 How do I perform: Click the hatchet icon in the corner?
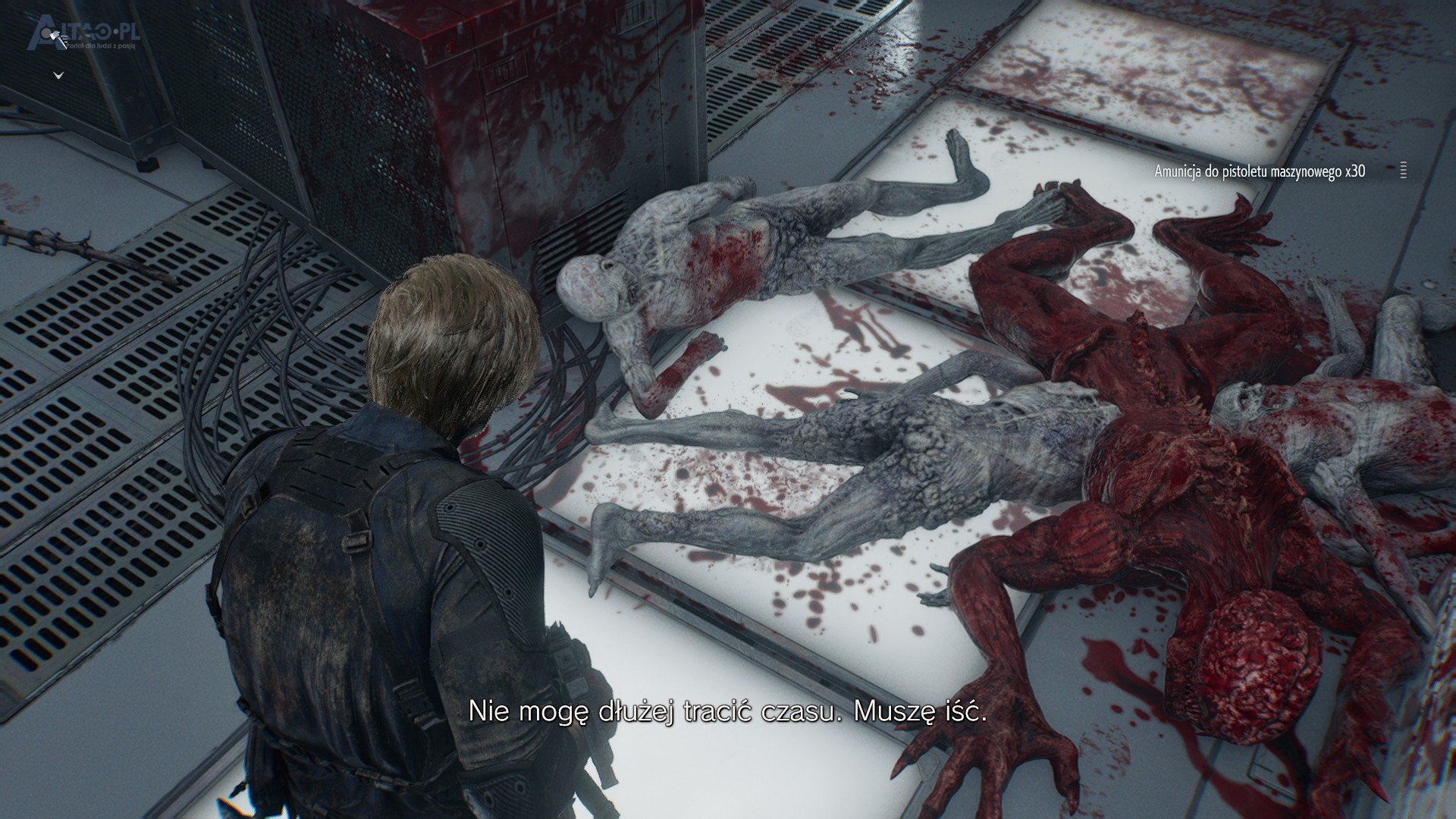pos(56,36)
